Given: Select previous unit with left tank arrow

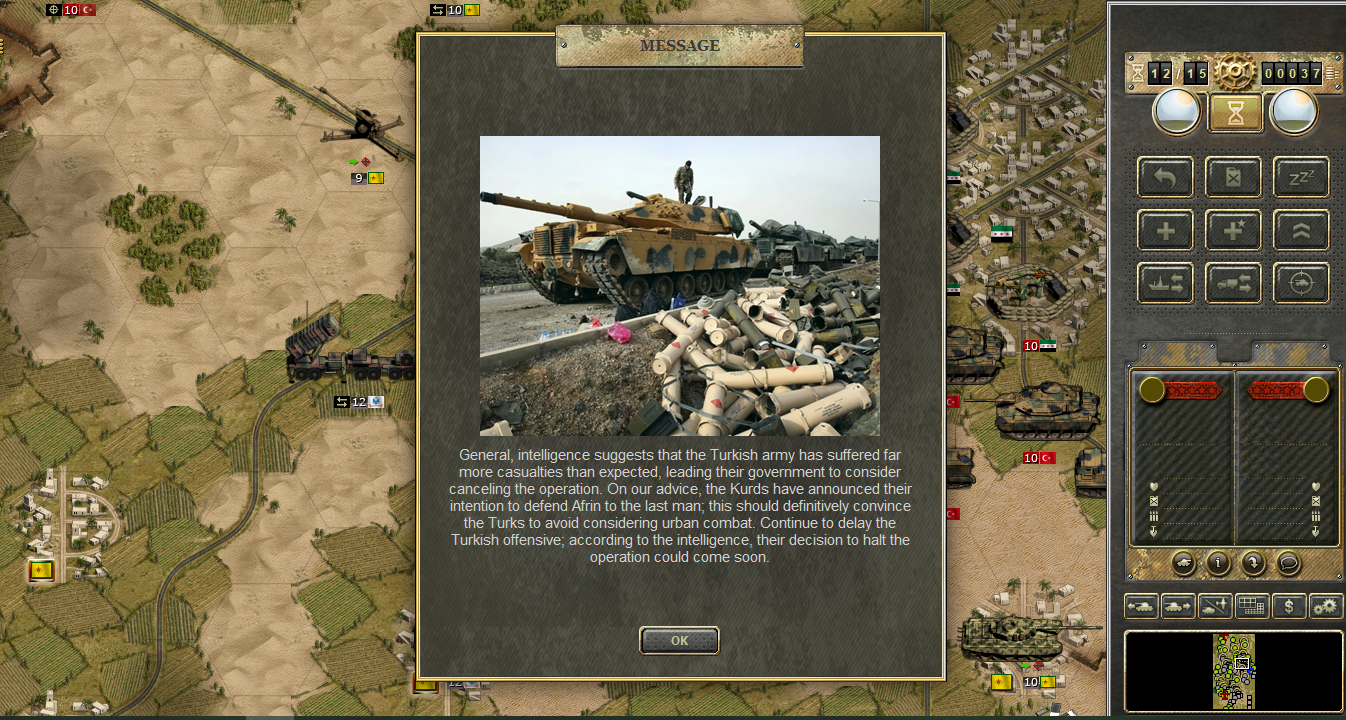Looking at the screenshot, I should click(1141, 605).
